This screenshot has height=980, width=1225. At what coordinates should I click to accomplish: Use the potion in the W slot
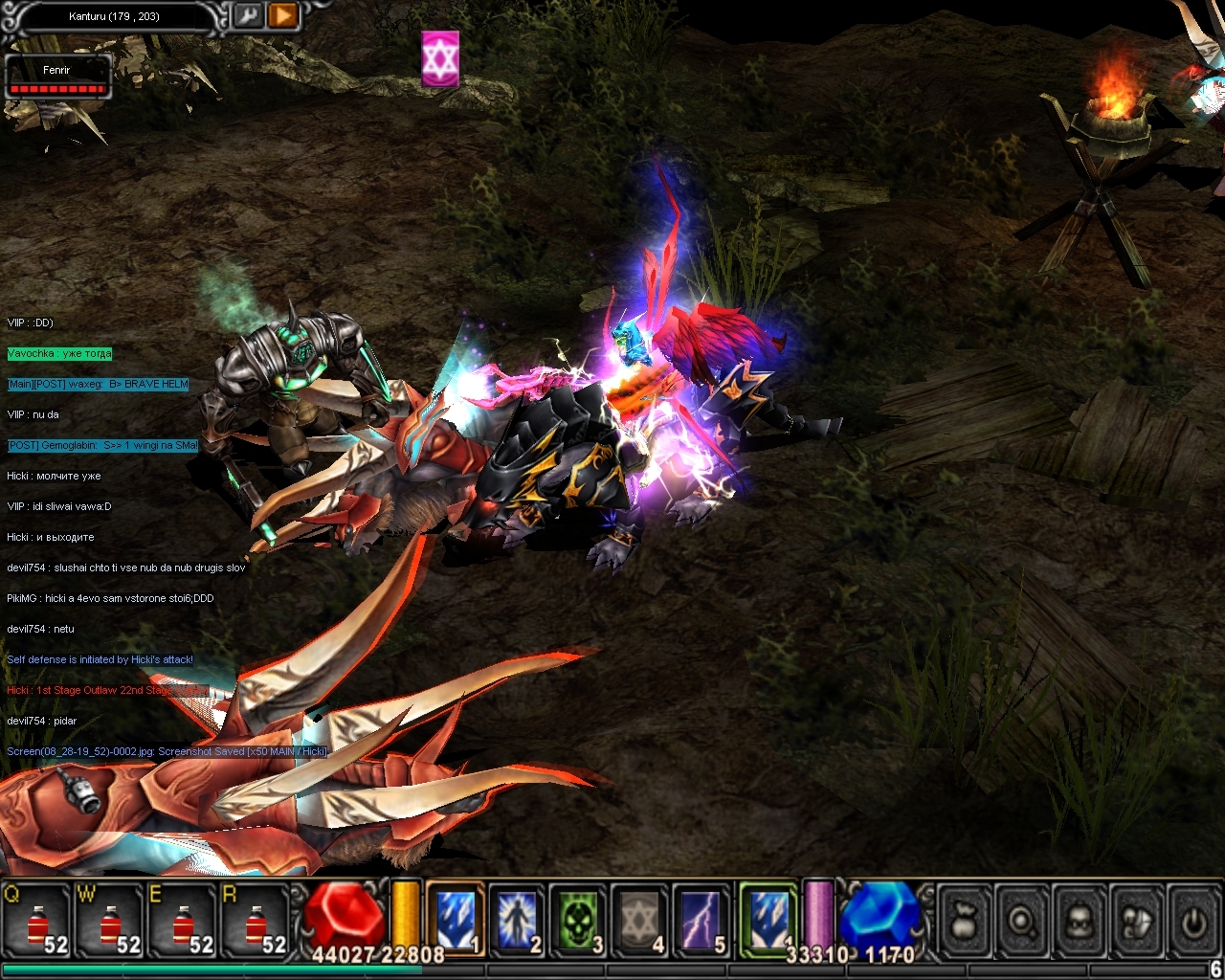pyautogui.click(x=111, y=921)
